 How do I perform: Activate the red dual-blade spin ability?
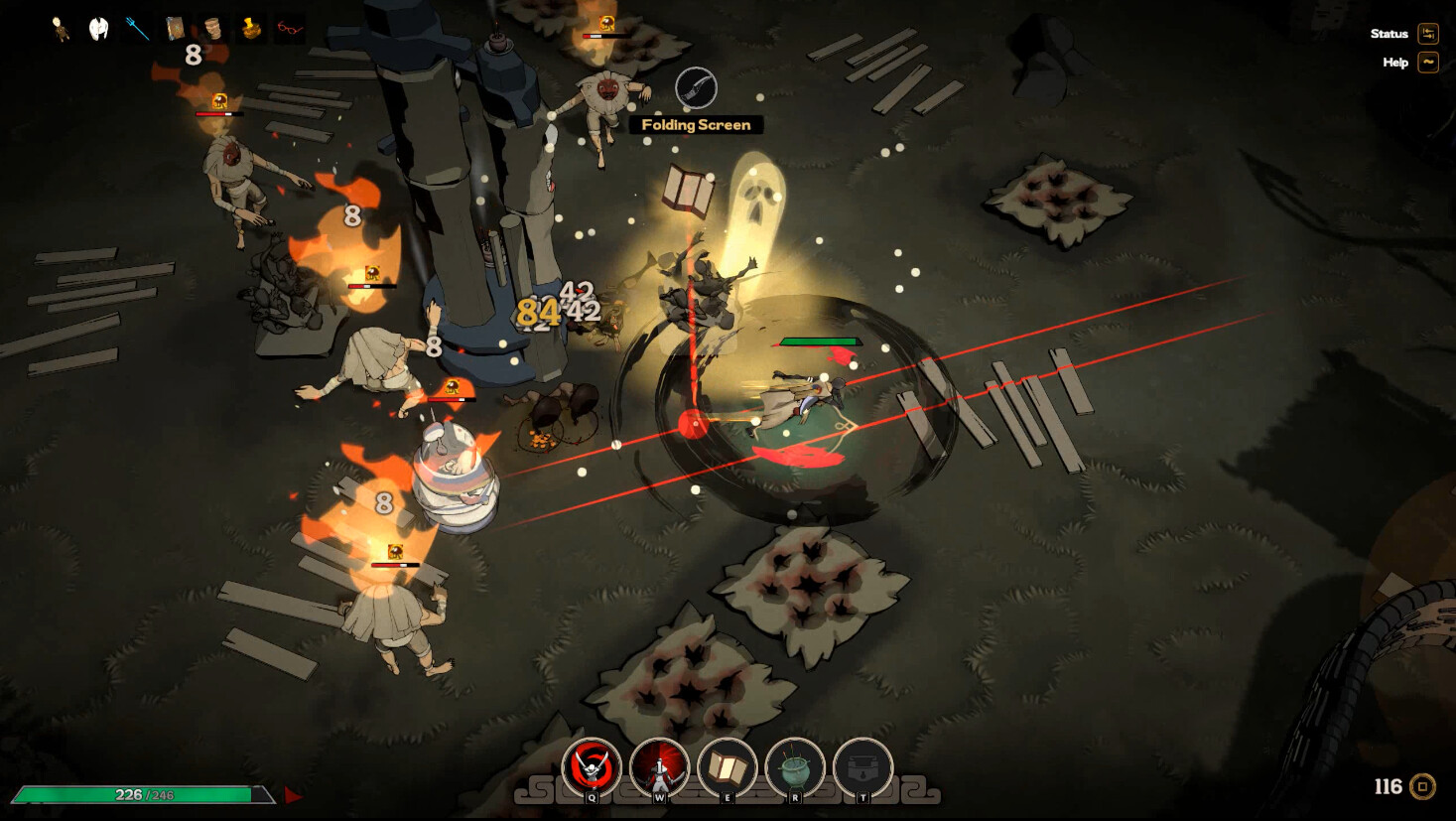coord(592,766)
